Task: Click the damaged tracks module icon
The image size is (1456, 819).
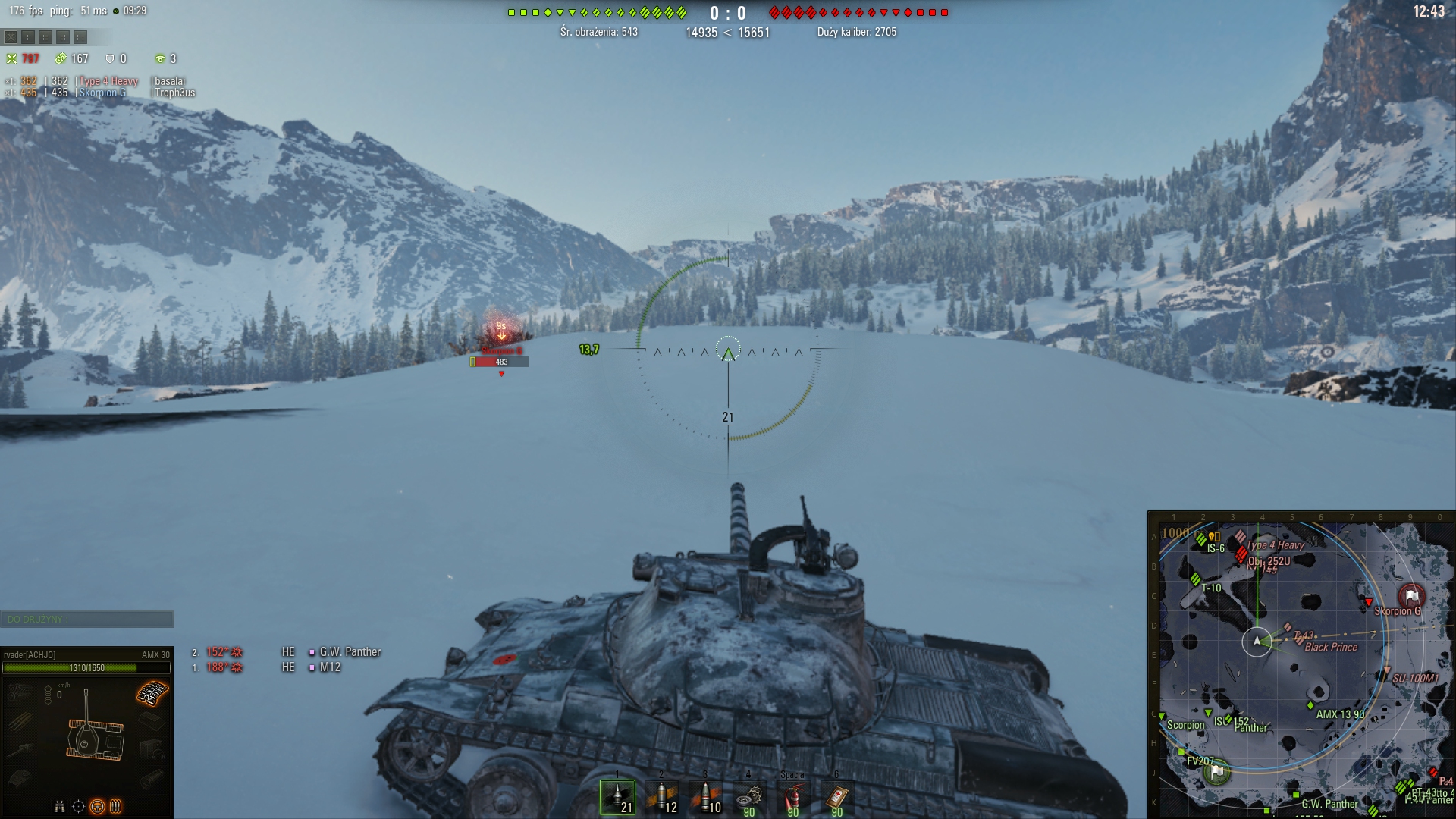Action: tap(152, 692)
